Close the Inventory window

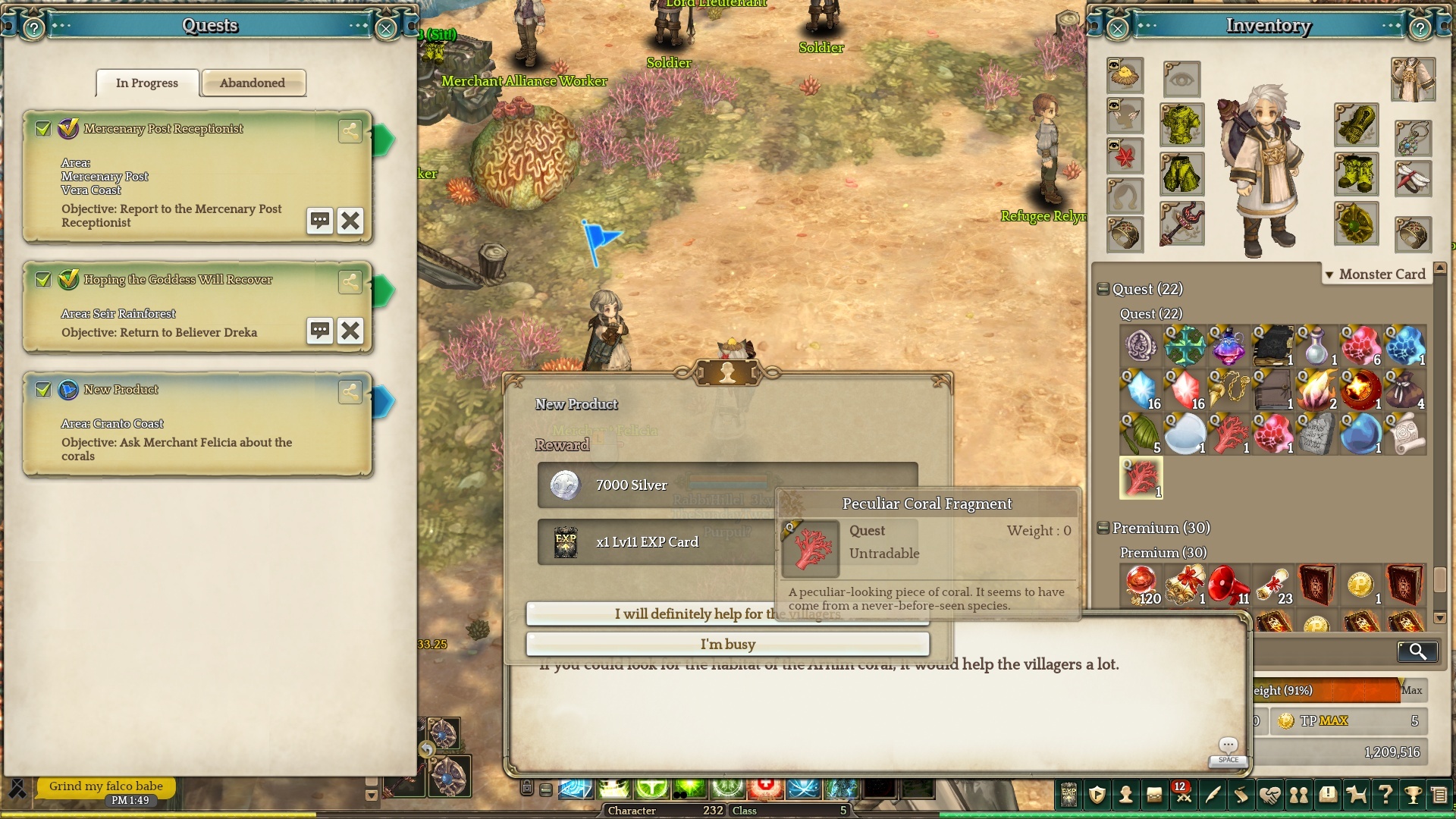(x=1117, y=29)
